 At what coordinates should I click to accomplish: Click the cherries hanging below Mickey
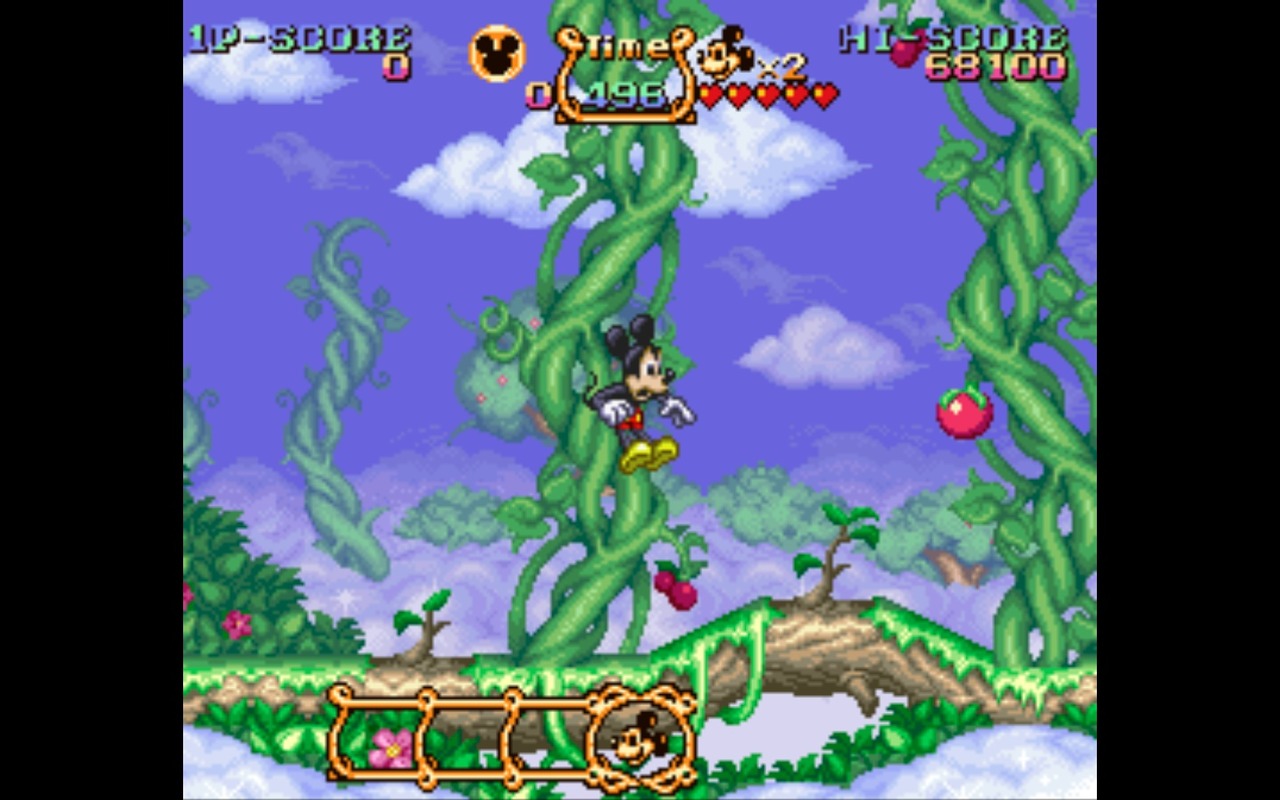point(676,591)
